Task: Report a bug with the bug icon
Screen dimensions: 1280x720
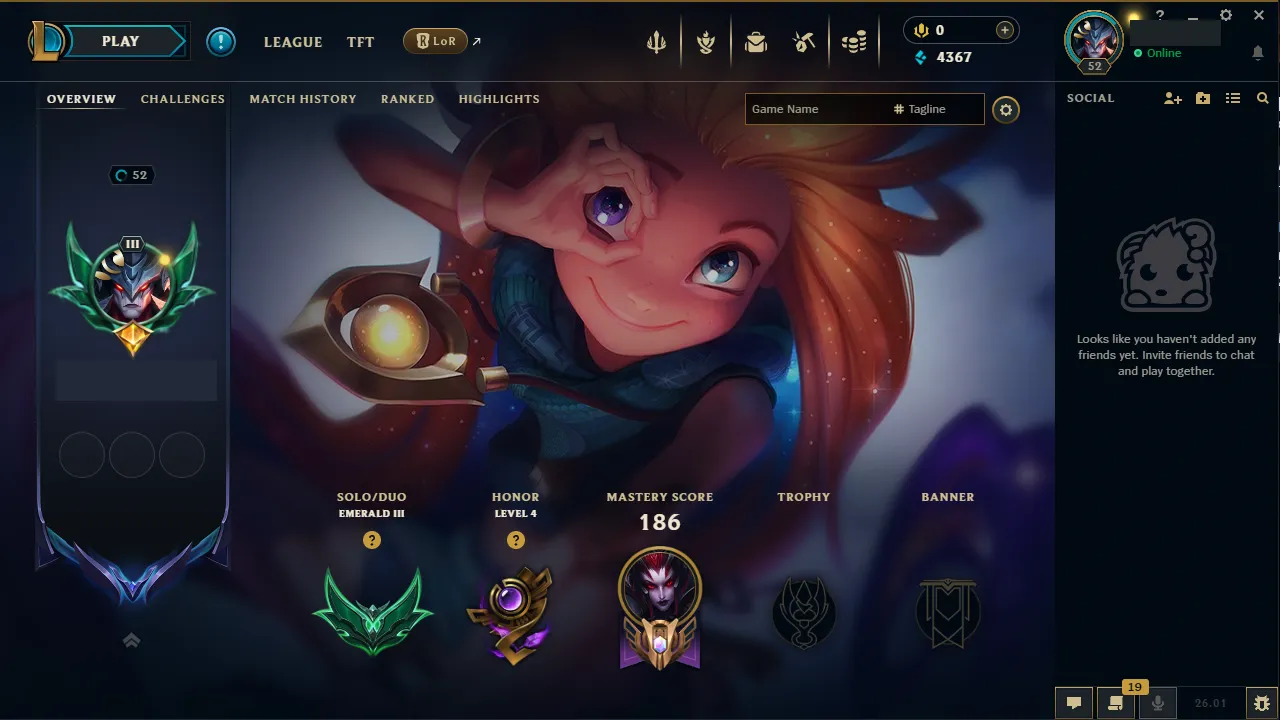Action: tap(1262, 701)
